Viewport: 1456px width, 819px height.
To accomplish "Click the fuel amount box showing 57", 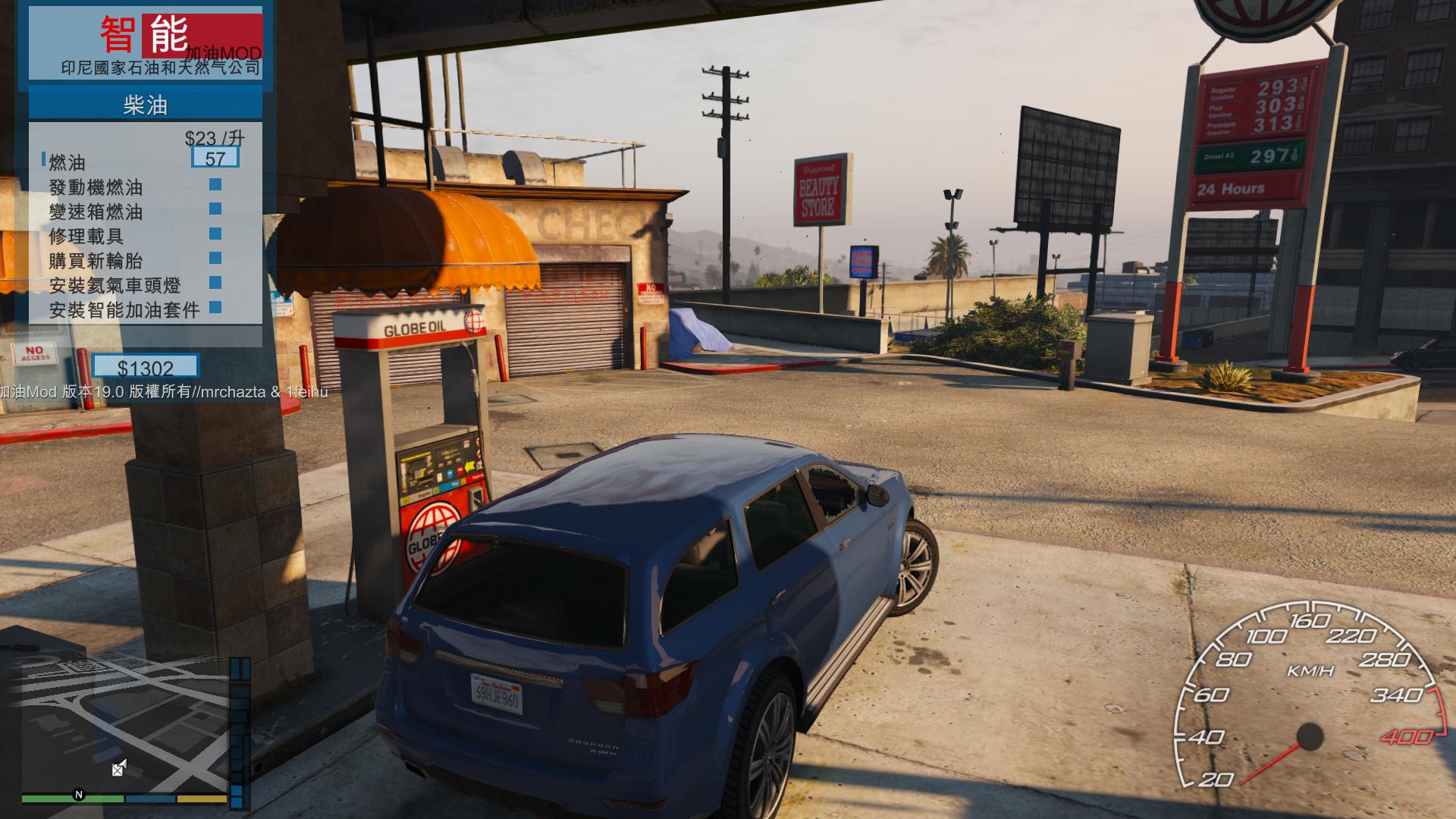I will tap(215, 158).
